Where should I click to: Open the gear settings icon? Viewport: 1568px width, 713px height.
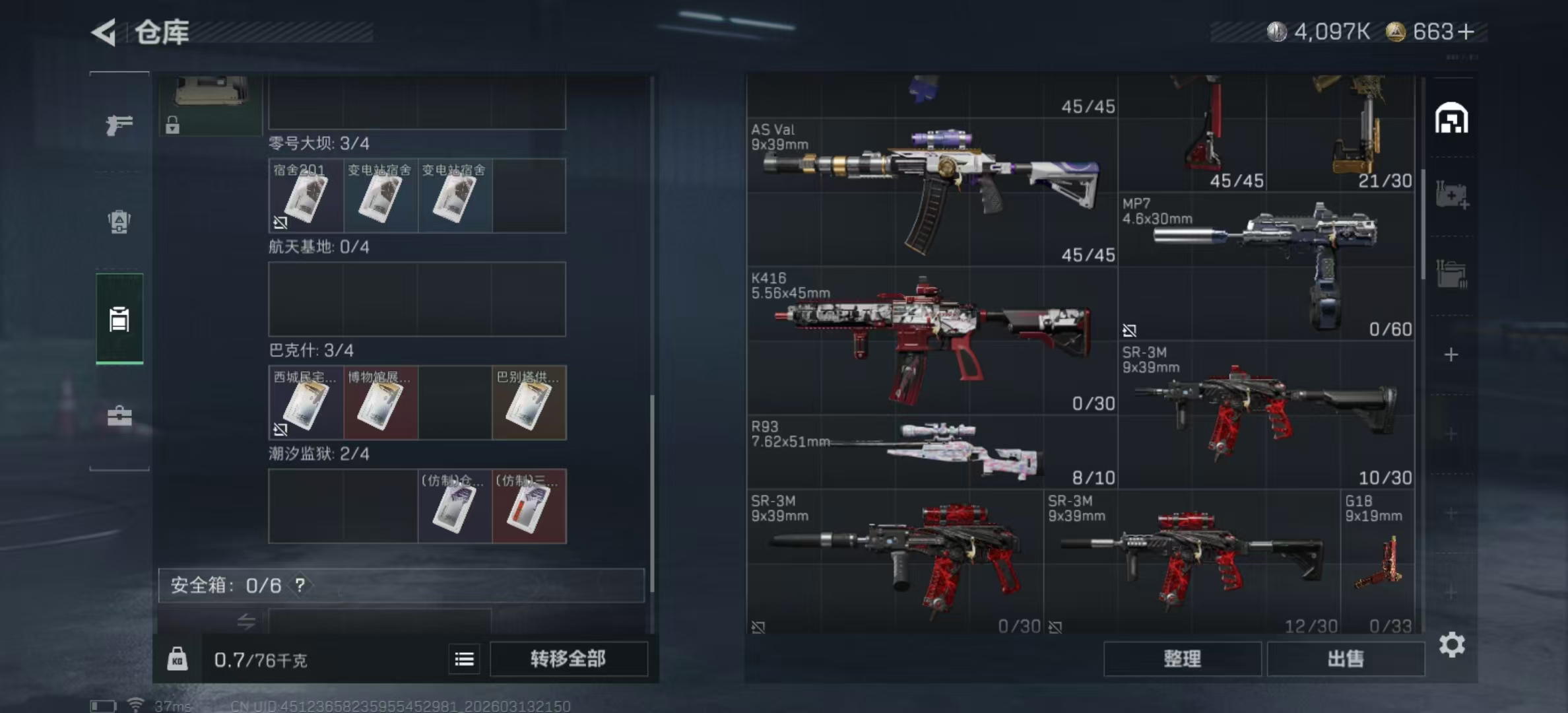click(x=1452, y=644)
